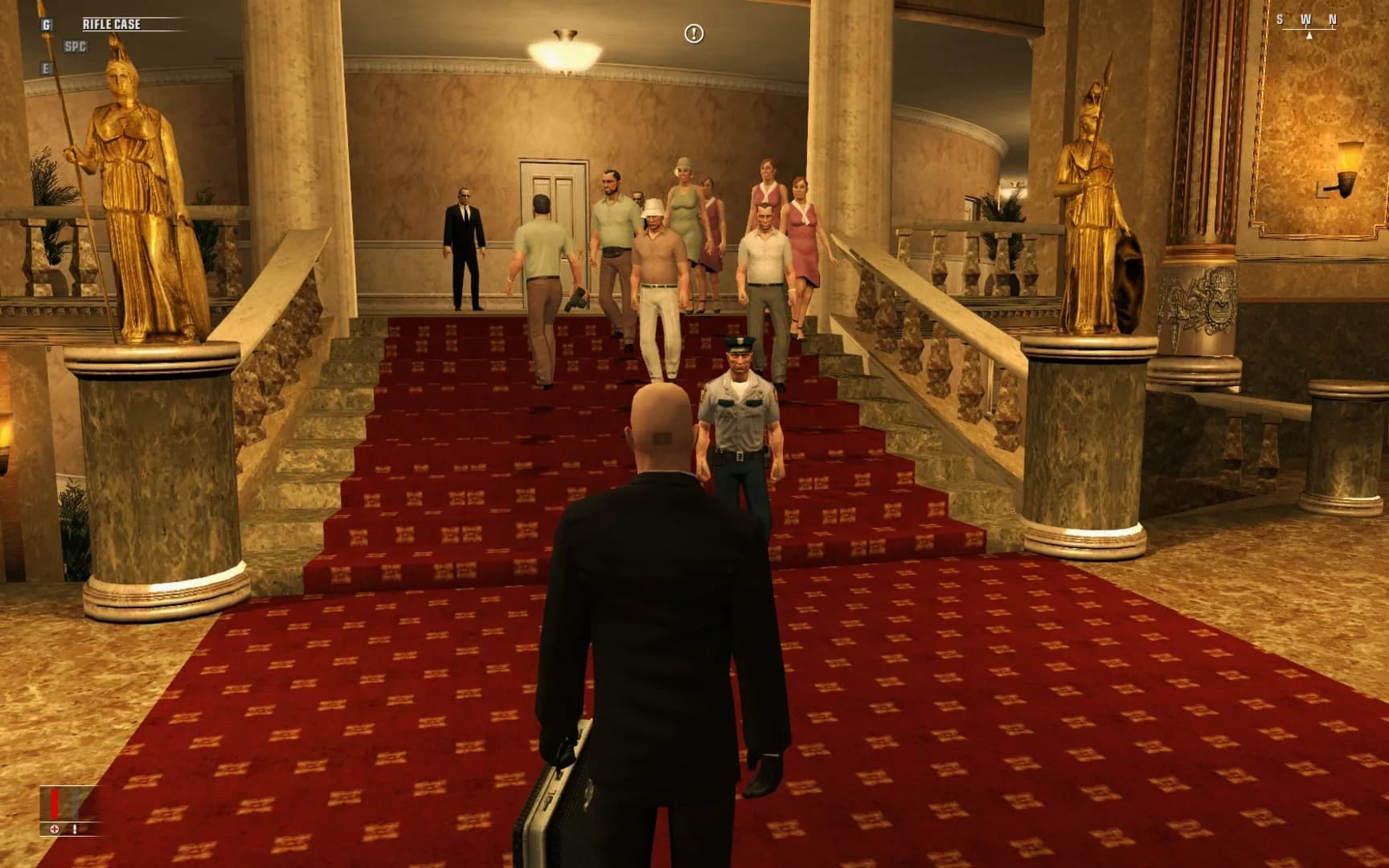Expand the RIFLE CASE label entry
The image size is (1389, 868).
tap(112, 24)
